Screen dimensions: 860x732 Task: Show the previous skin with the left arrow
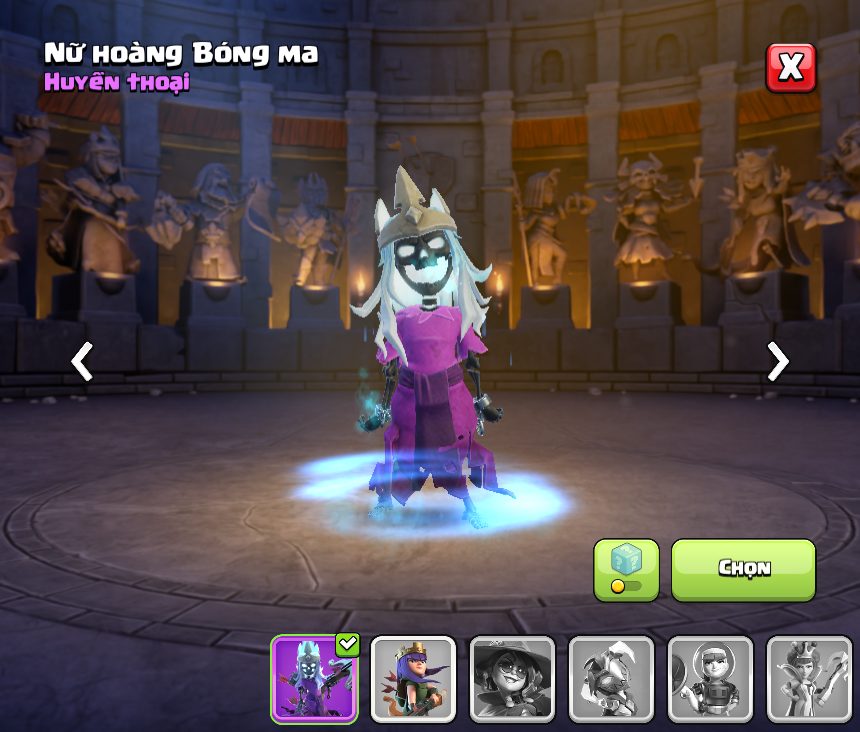[x=82, y=361]
